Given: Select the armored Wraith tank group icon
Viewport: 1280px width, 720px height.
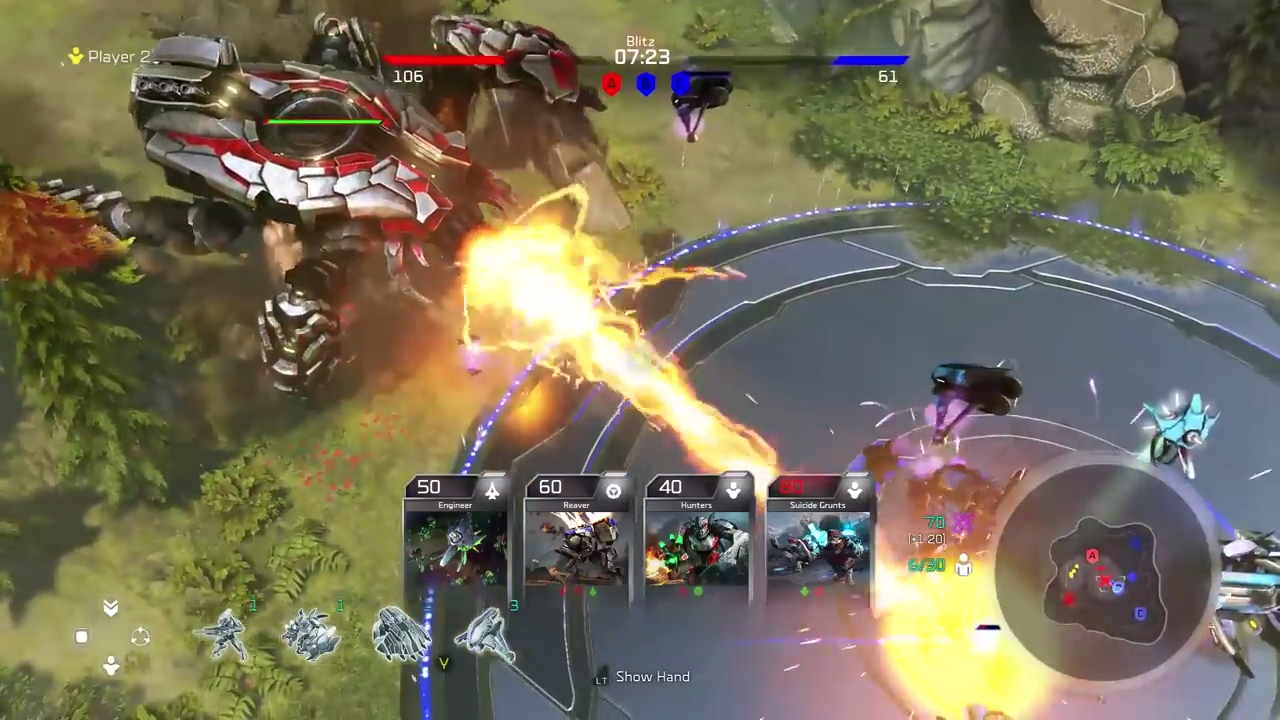Looking at the screenshot, I should [x=400, y=634].
